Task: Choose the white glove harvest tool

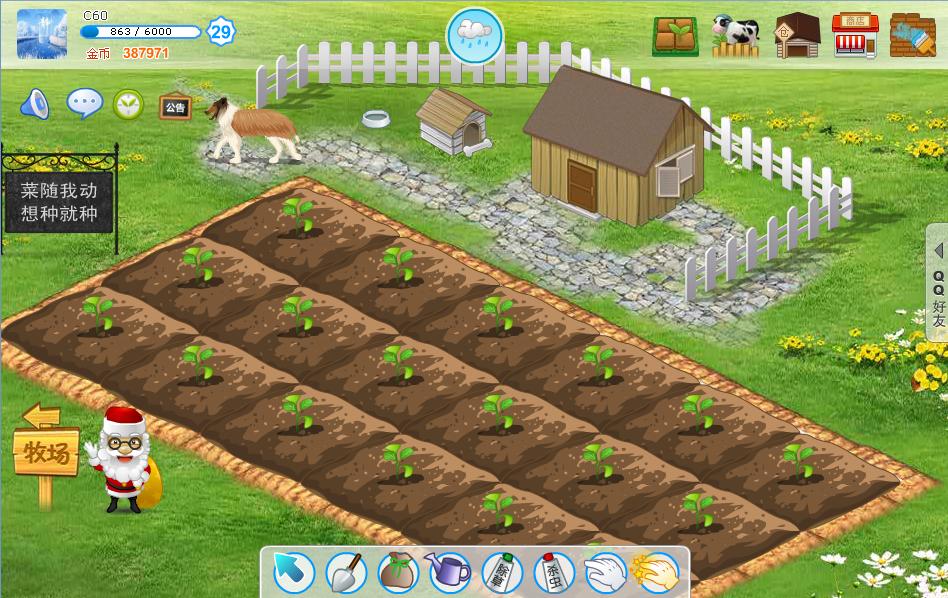Action: click(605, 573)
